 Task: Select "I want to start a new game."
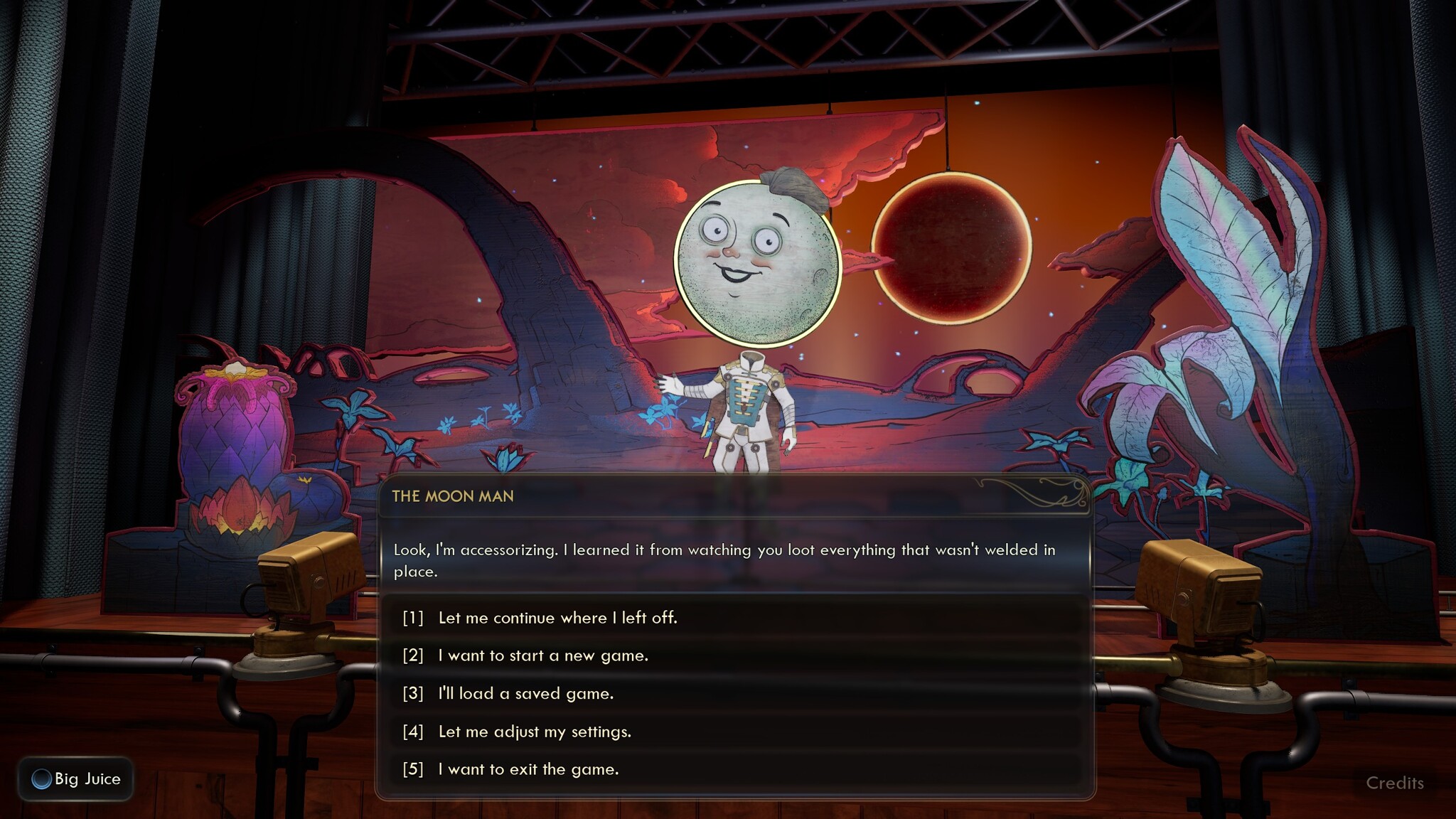(x=543, y=655)
